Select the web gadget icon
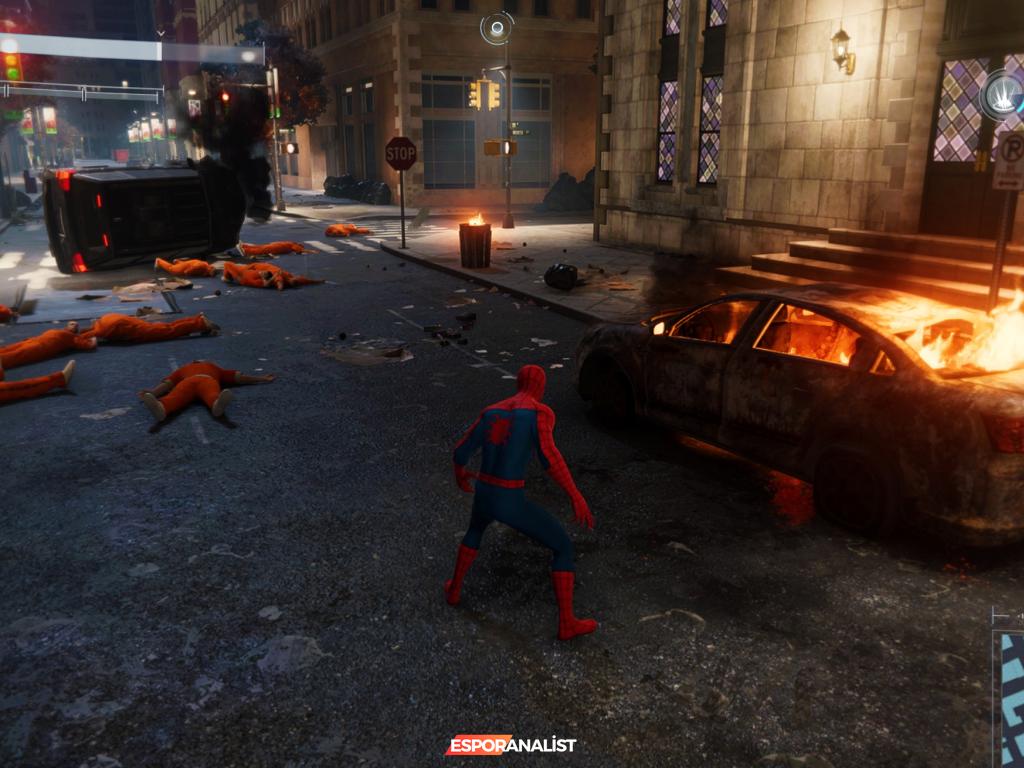1024x768 pixels. point(1002,97)
